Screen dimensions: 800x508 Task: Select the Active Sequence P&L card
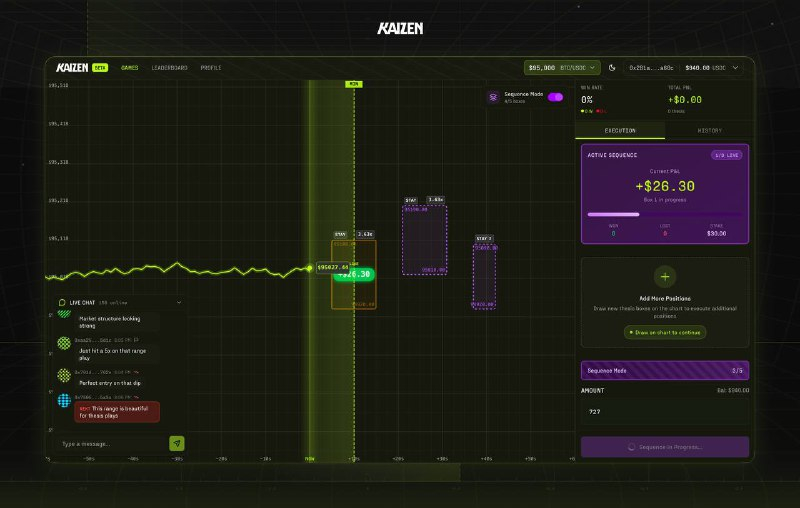click(x=665, y=194)
